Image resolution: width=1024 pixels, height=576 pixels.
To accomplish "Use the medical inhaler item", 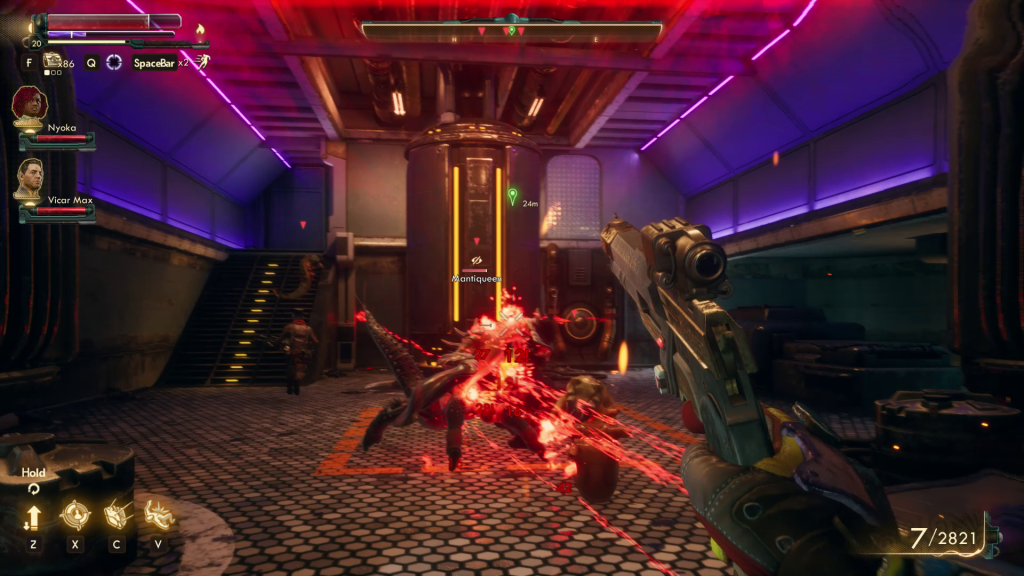I will 52,61.
